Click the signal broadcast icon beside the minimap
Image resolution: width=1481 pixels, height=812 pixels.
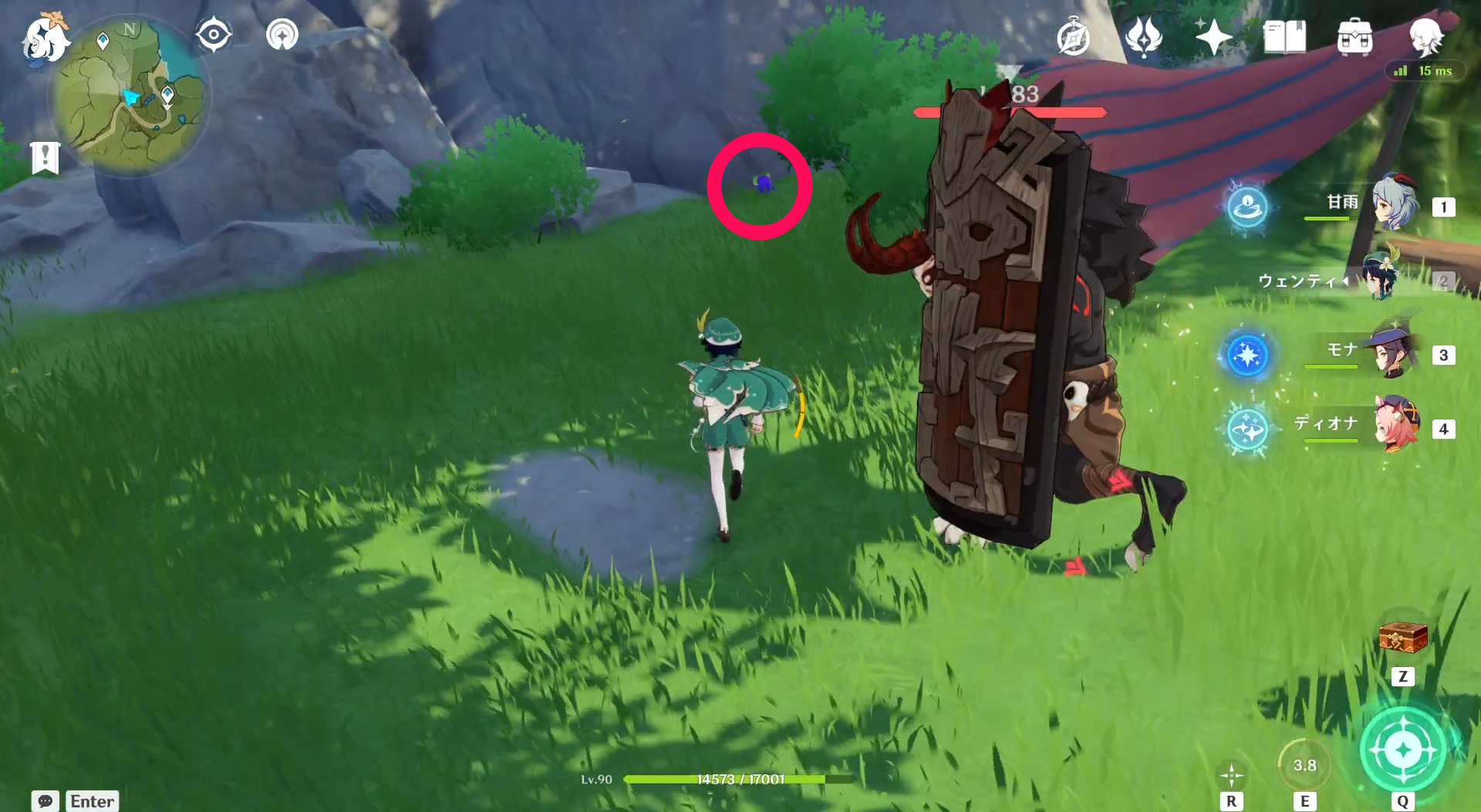tap(281, 34)
